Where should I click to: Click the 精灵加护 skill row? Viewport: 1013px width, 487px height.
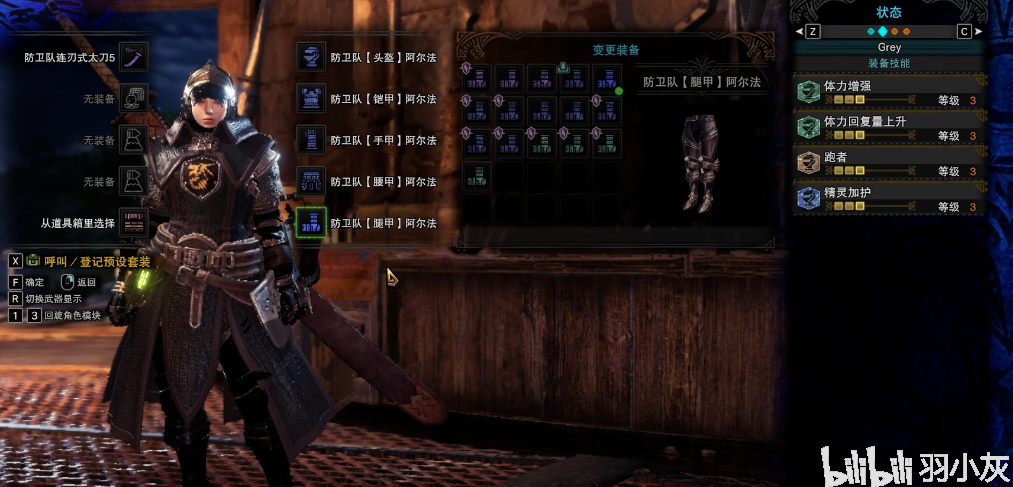pyautogui.click(x=890, y=198)
